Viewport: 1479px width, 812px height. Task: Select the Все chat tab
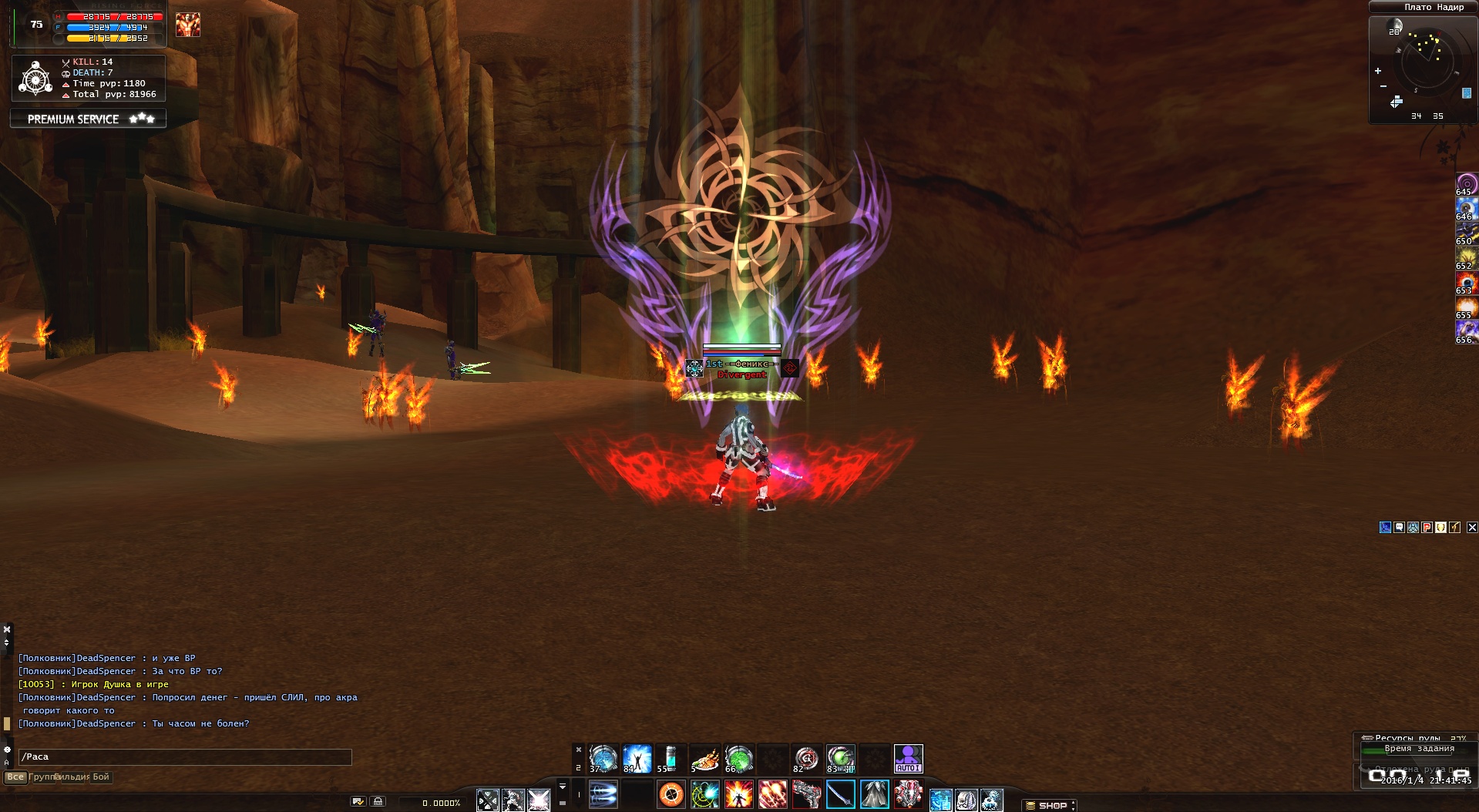[x=15, y=777]
